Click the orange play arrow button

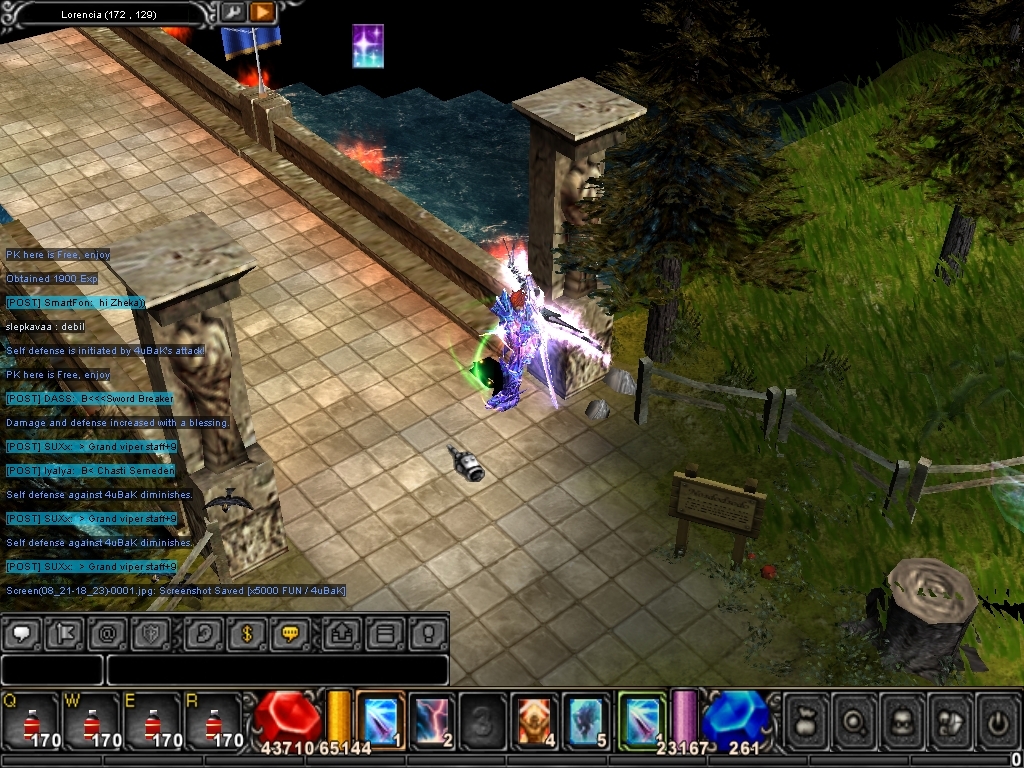[x=261, y=12]
